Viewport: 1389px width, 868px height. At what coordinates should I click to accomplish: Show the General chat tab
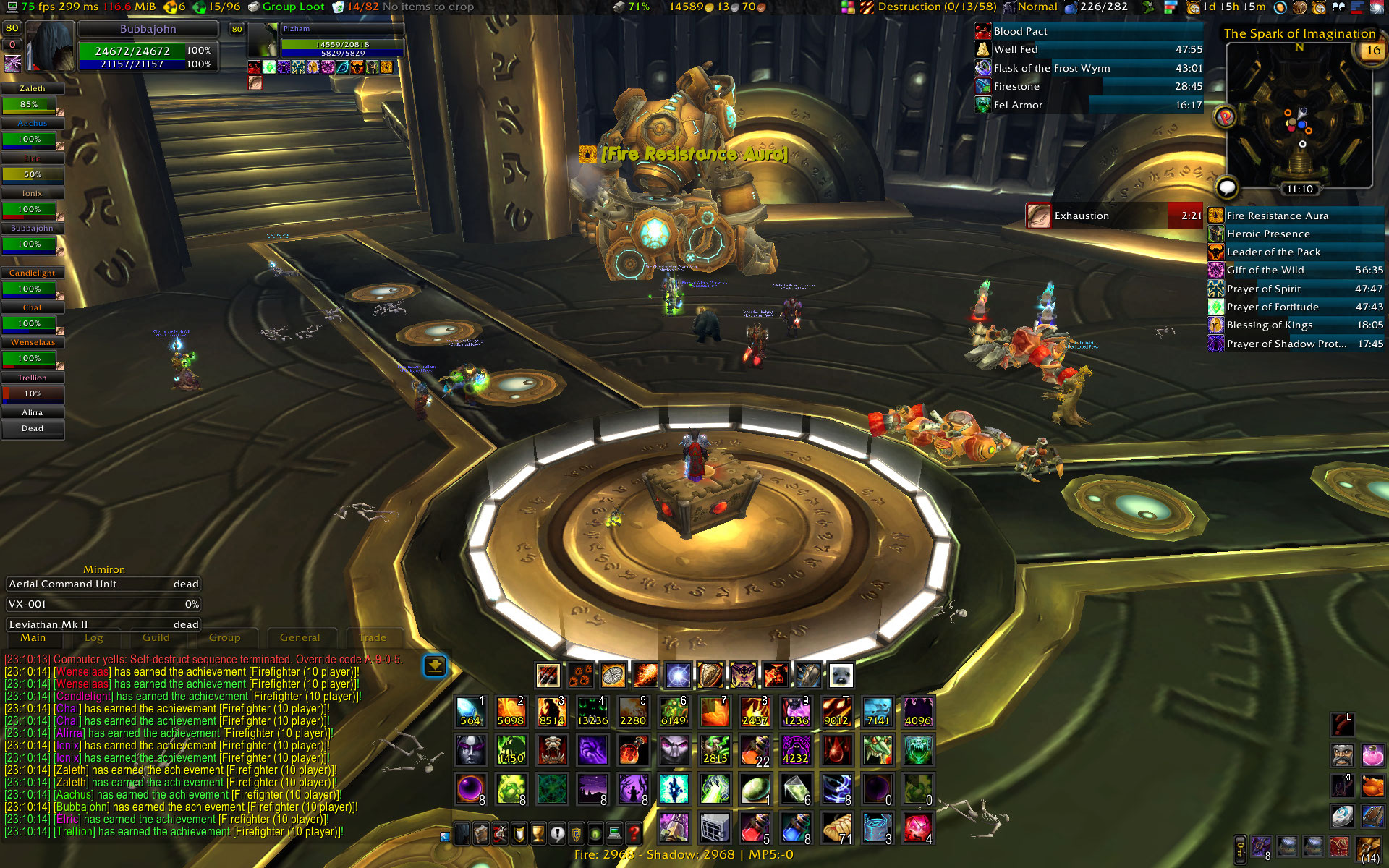tap(300, 638)
